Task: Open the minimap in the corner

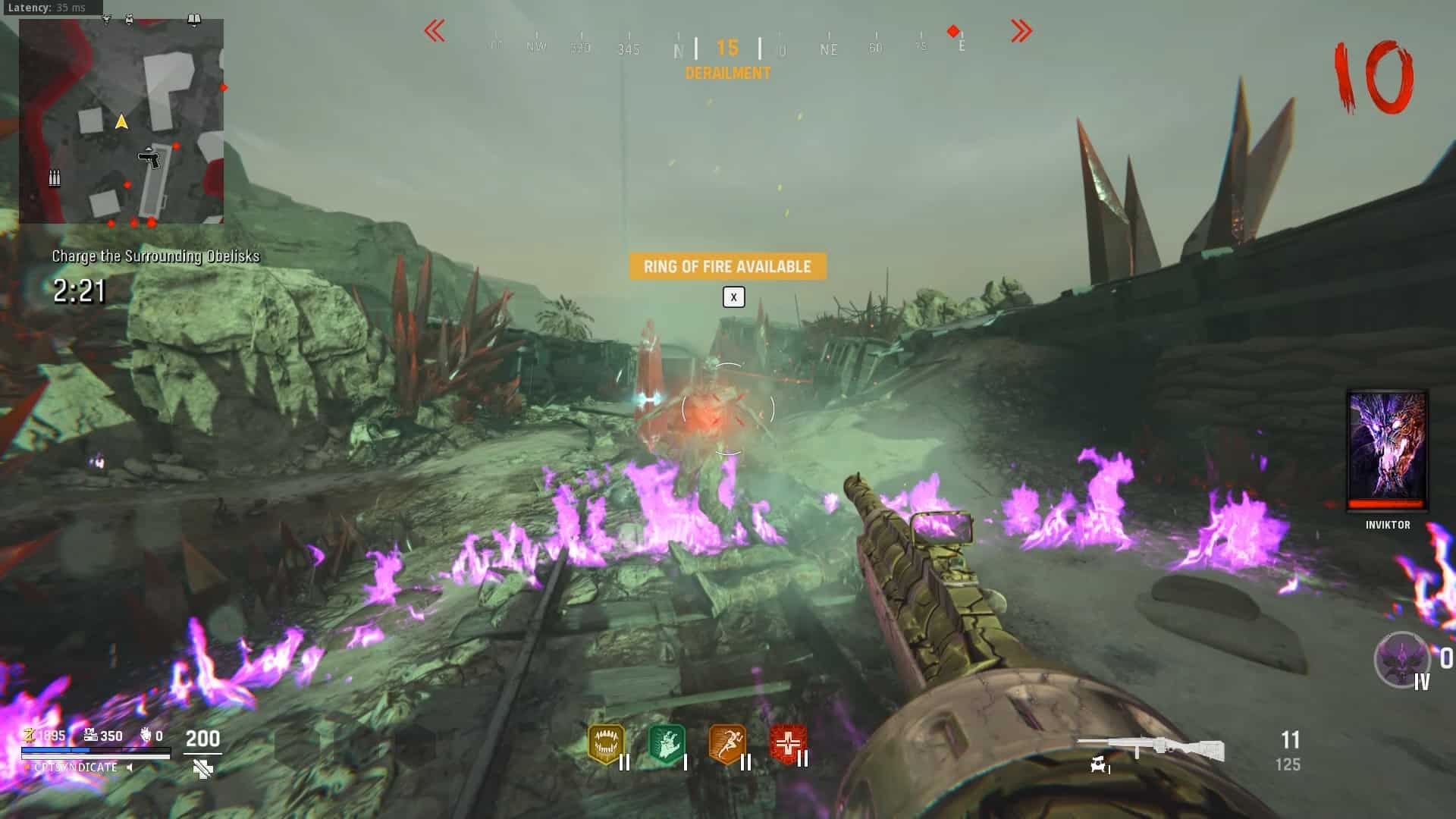Action: click(121, 121)
